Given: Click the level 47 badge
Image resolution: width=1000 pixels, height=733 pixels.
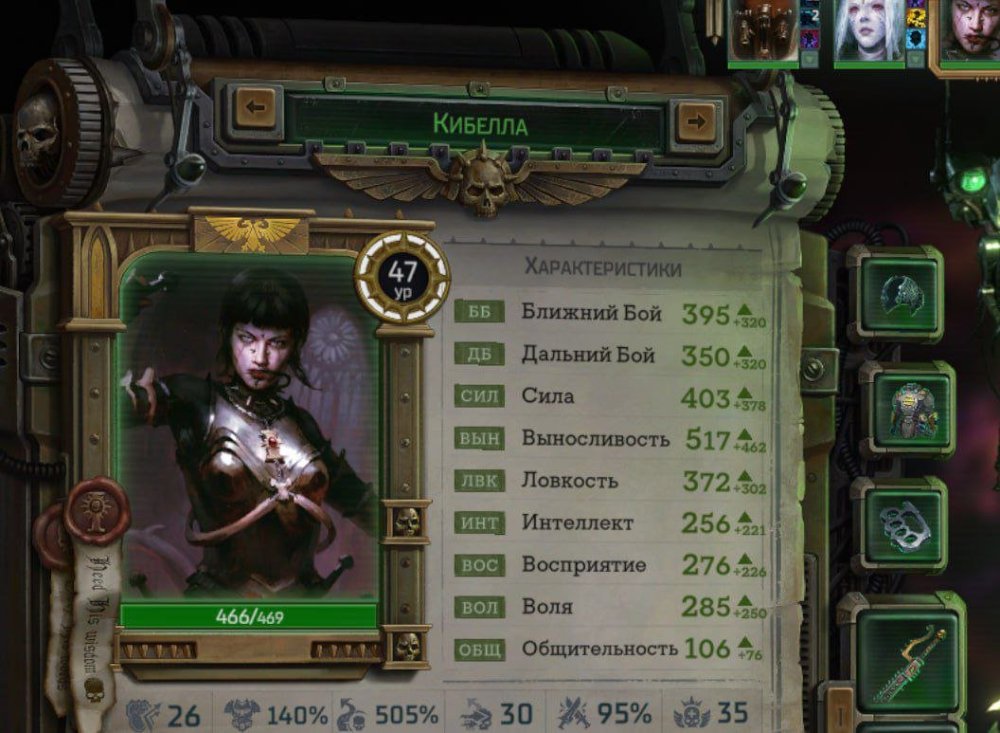Looking at the screenshot, I should [x=403, y=276].
